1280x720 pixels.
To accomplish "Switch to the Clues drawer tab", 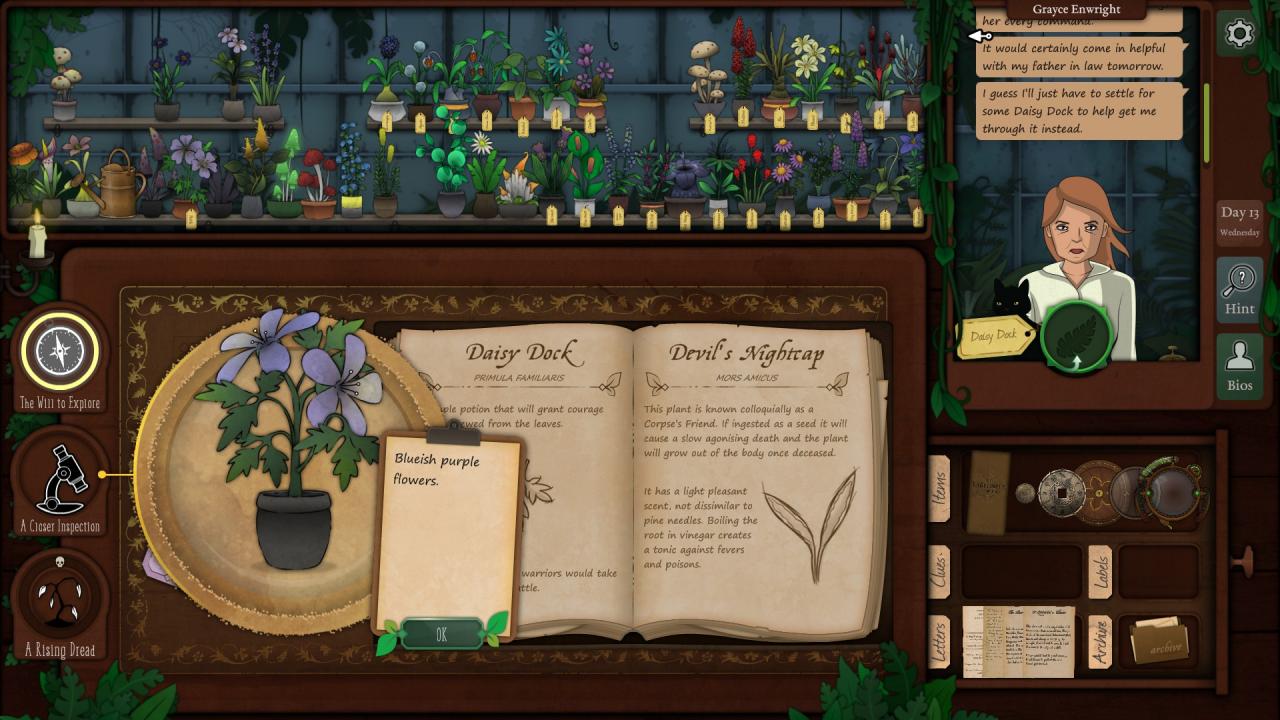I will (x=939, y=572).
